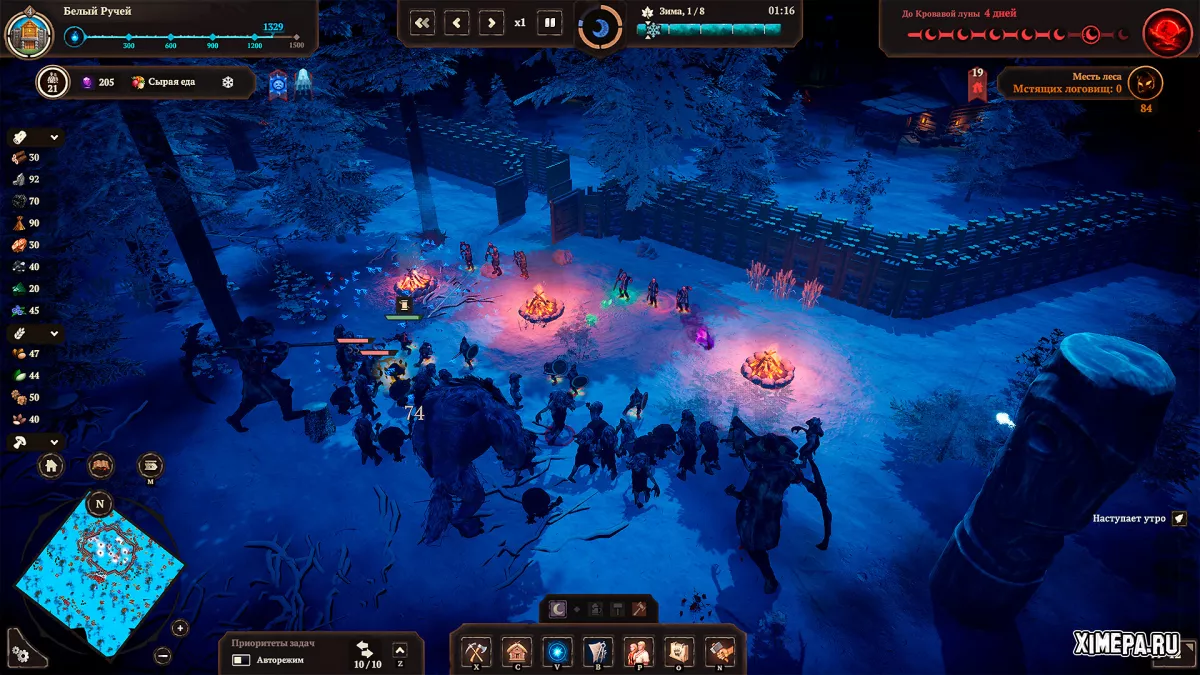Open the building construction house menu
This screenshot has height=675, width=1200.
[x=516, y=652]
